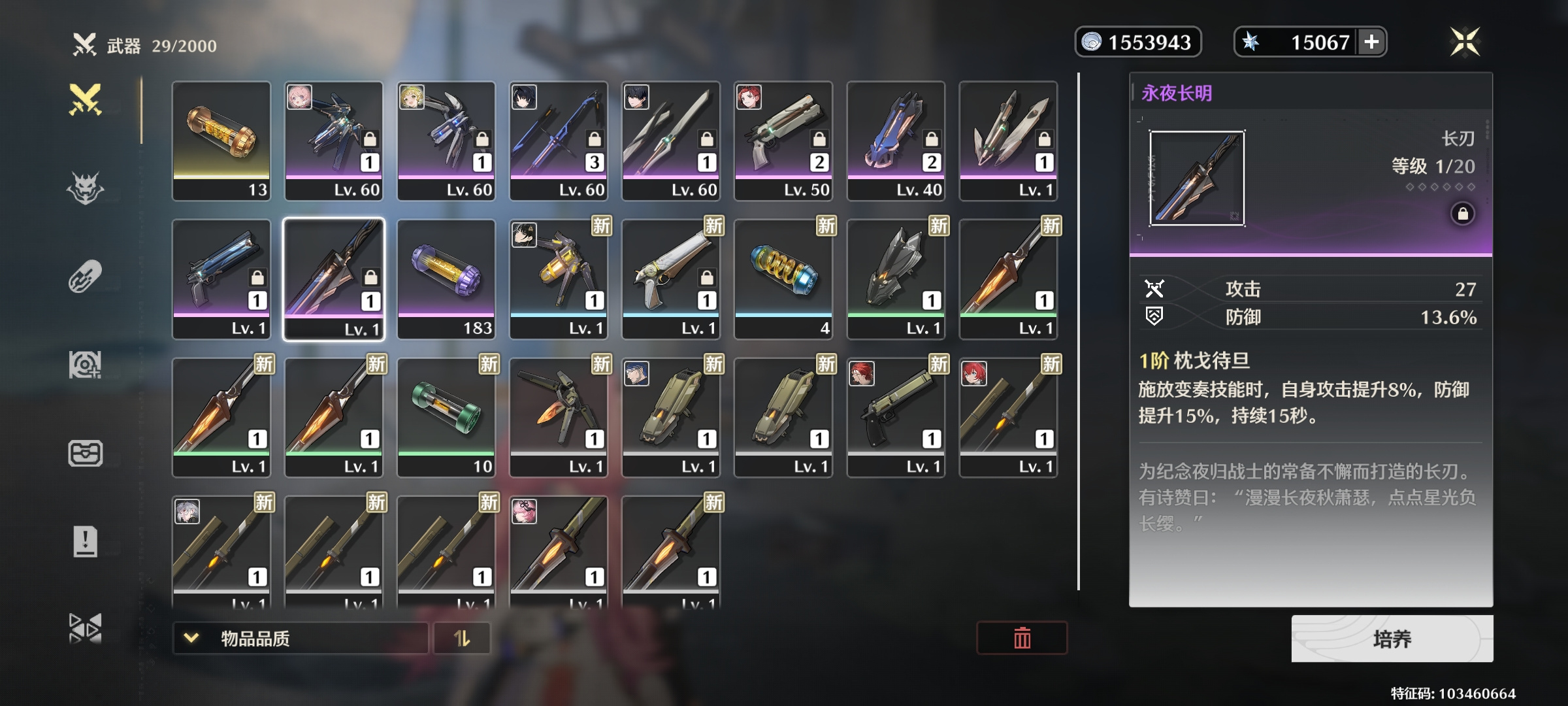Add more astrite with the plus button
This screenshot has width=1568, height=706.
[x=1371, y=42]
